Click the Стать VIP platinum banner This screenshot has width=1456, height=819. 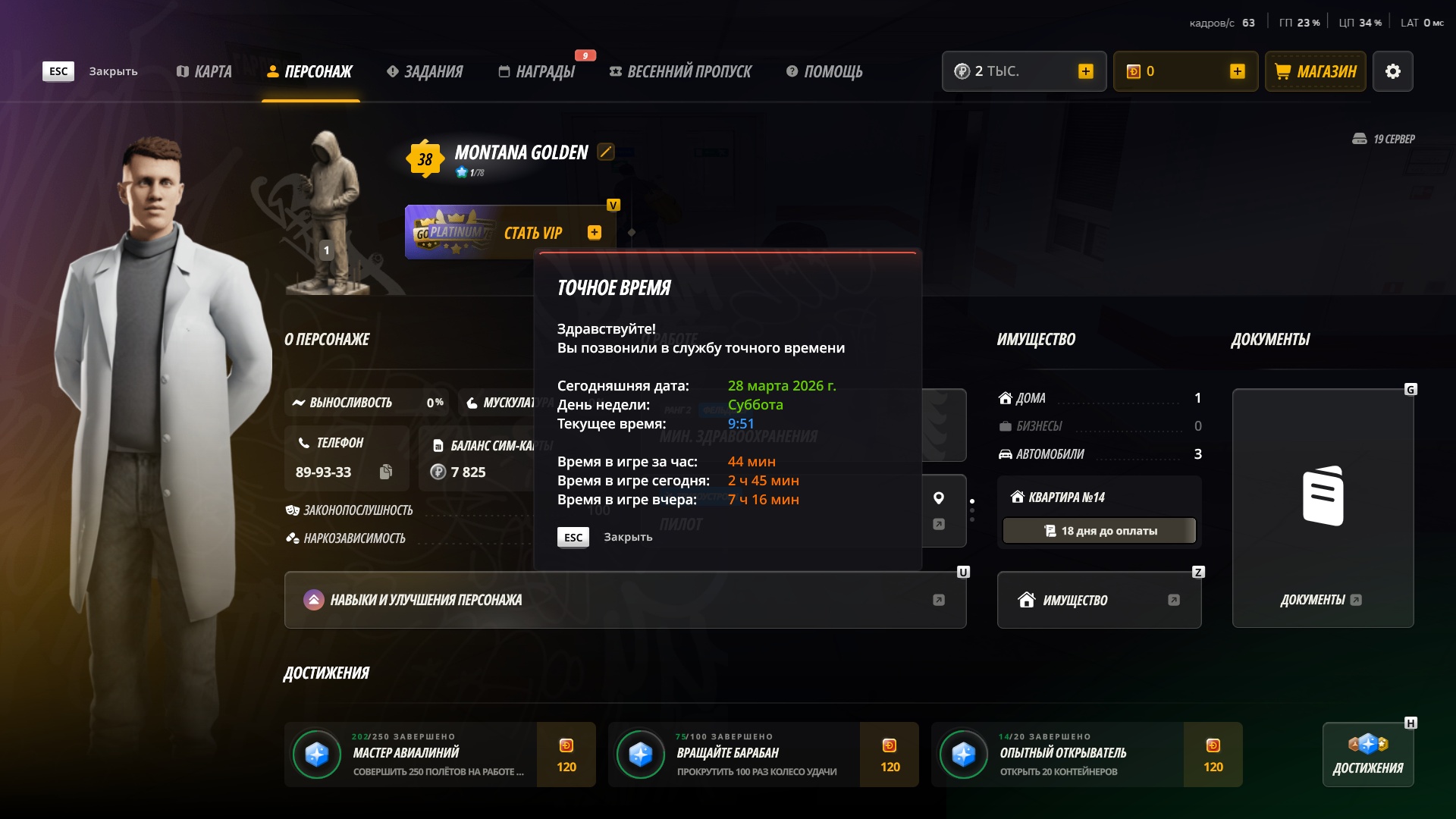pos(510,233)
